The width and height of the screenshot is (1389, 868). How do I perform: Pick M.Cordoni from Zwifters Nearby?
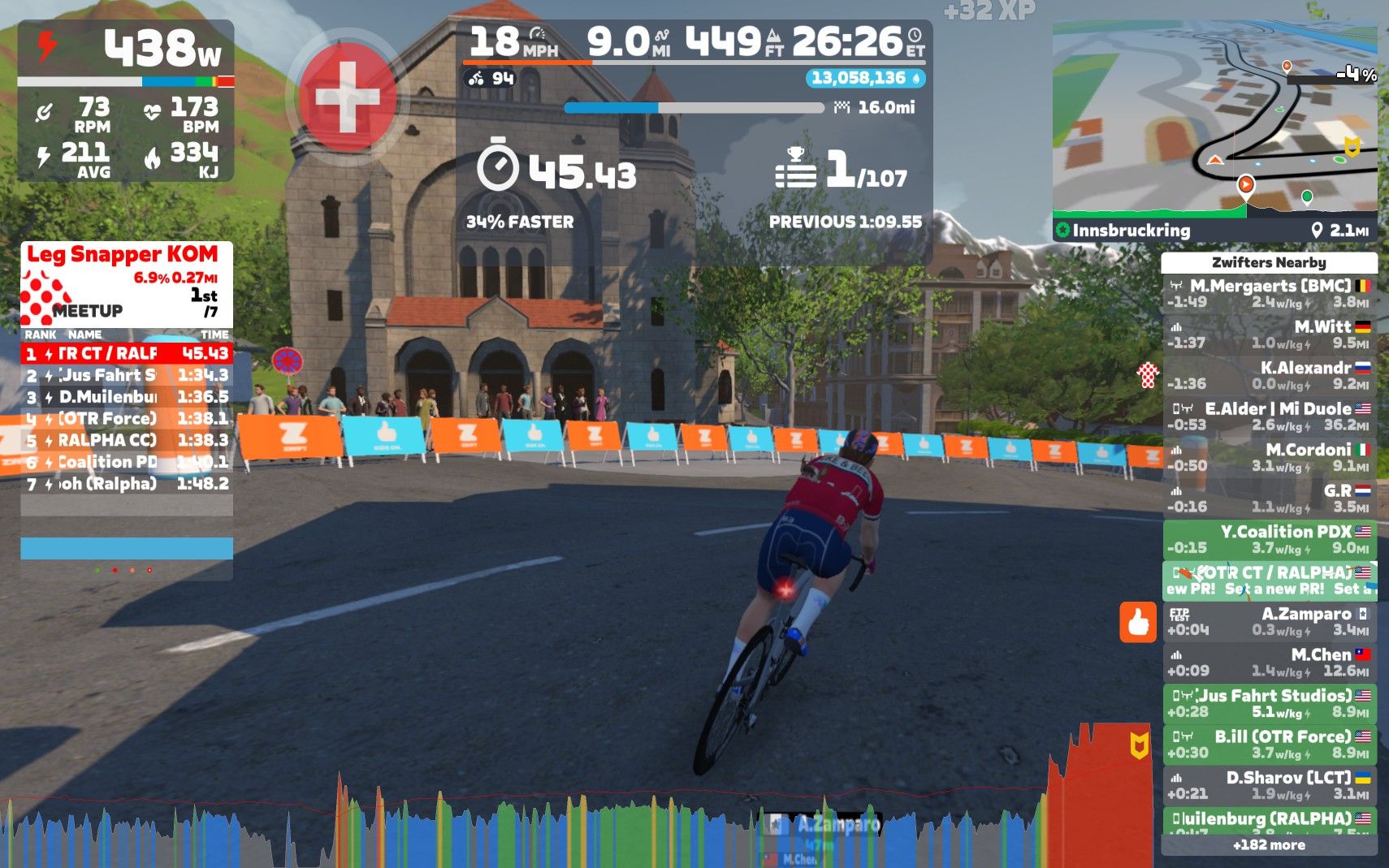(1269, 457)
